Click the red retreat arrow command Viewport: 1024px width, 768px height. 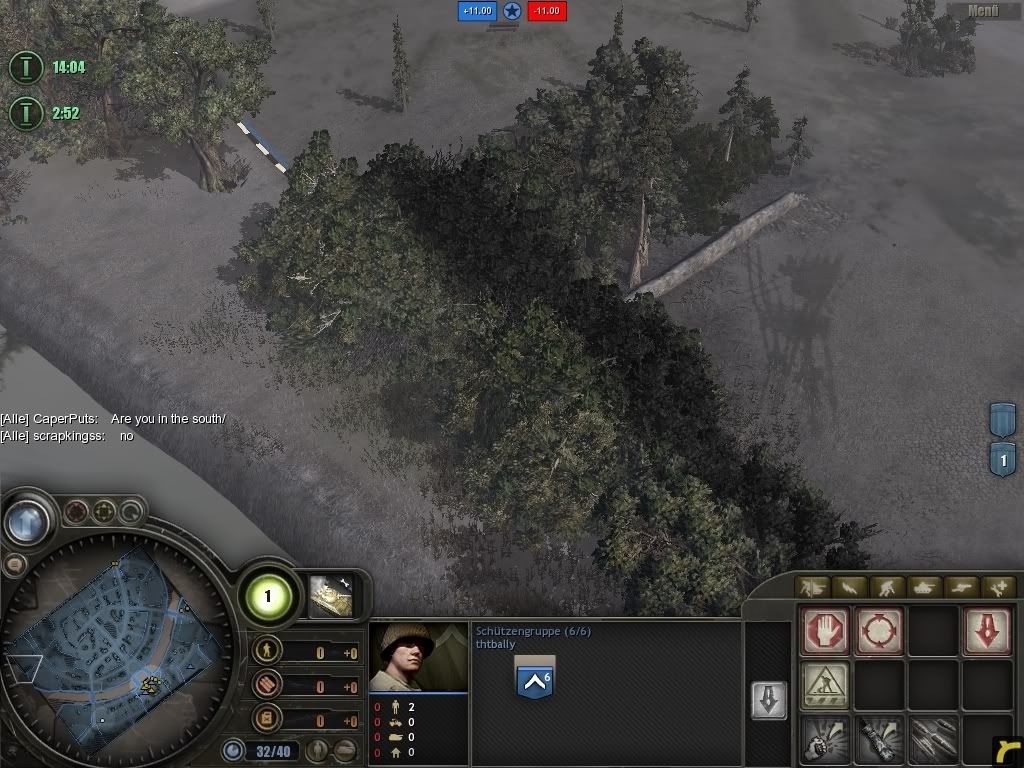coord(986,632)
